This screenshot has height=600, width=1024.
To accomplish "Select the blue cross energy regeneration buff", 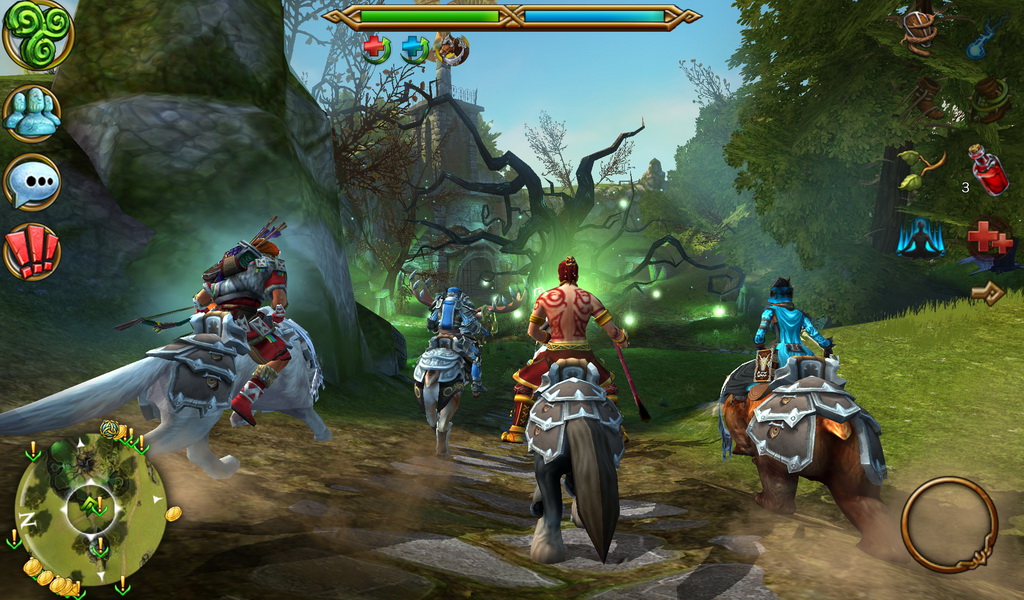I will coord(415,48).
